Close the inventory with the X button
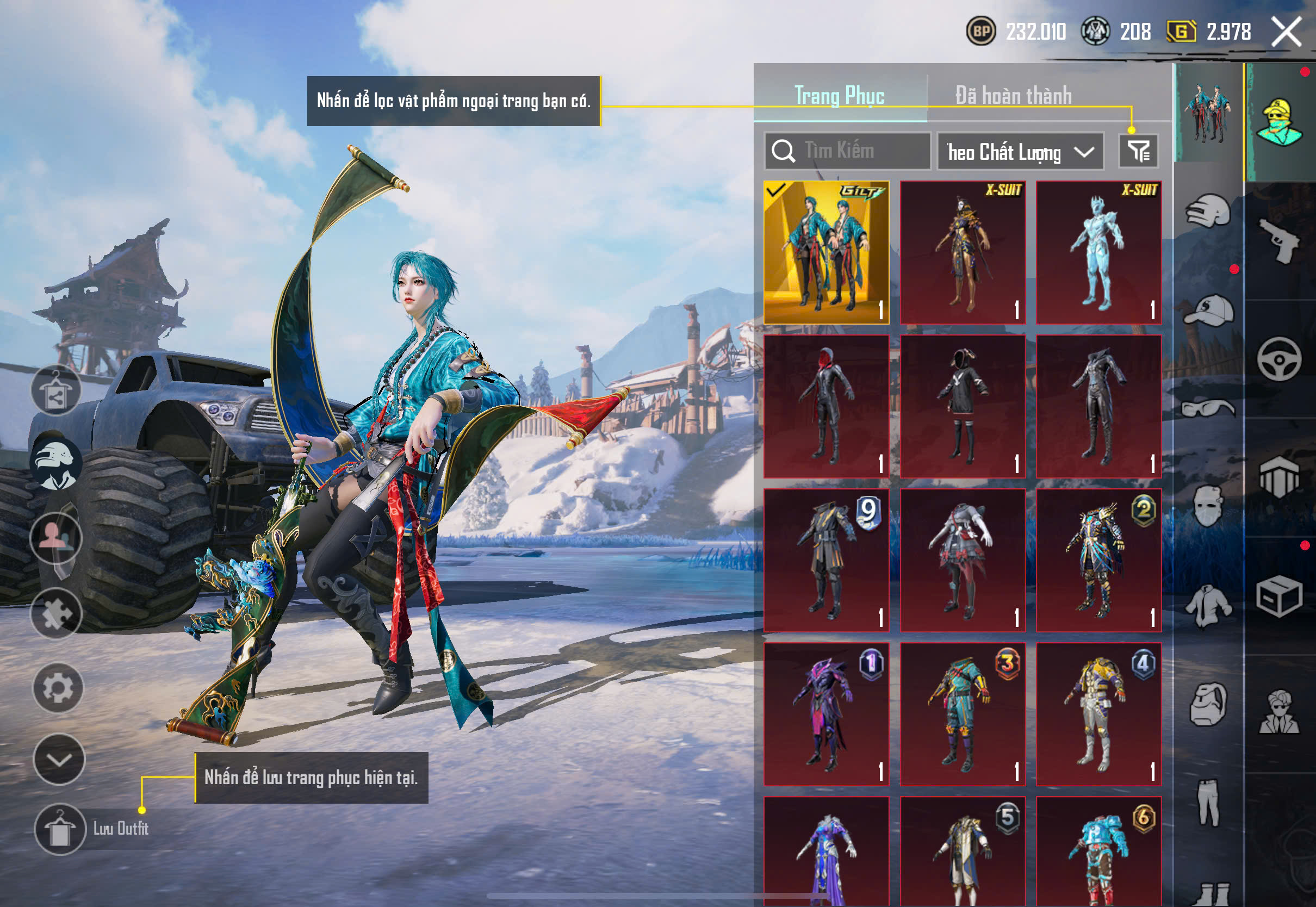The height and width of the screenshot is (907, 1316). pos(1286,31)
